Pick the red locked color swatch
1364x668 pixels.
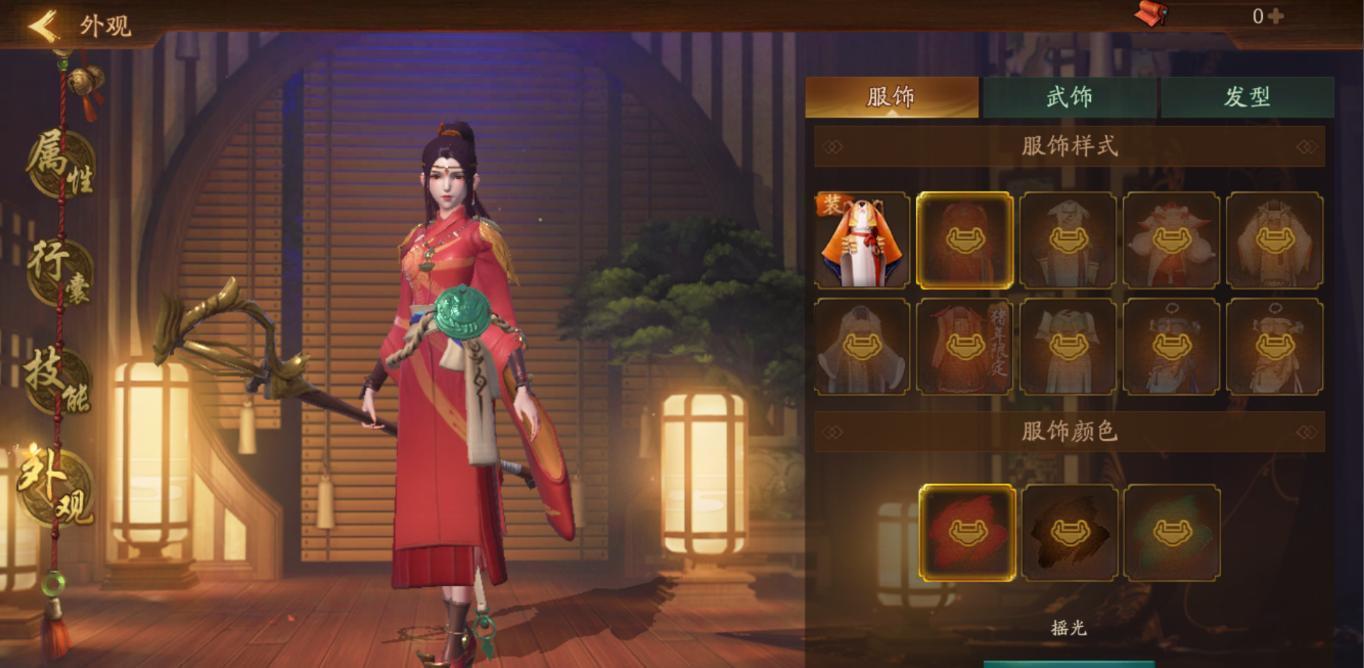click(x=967, y=532)
